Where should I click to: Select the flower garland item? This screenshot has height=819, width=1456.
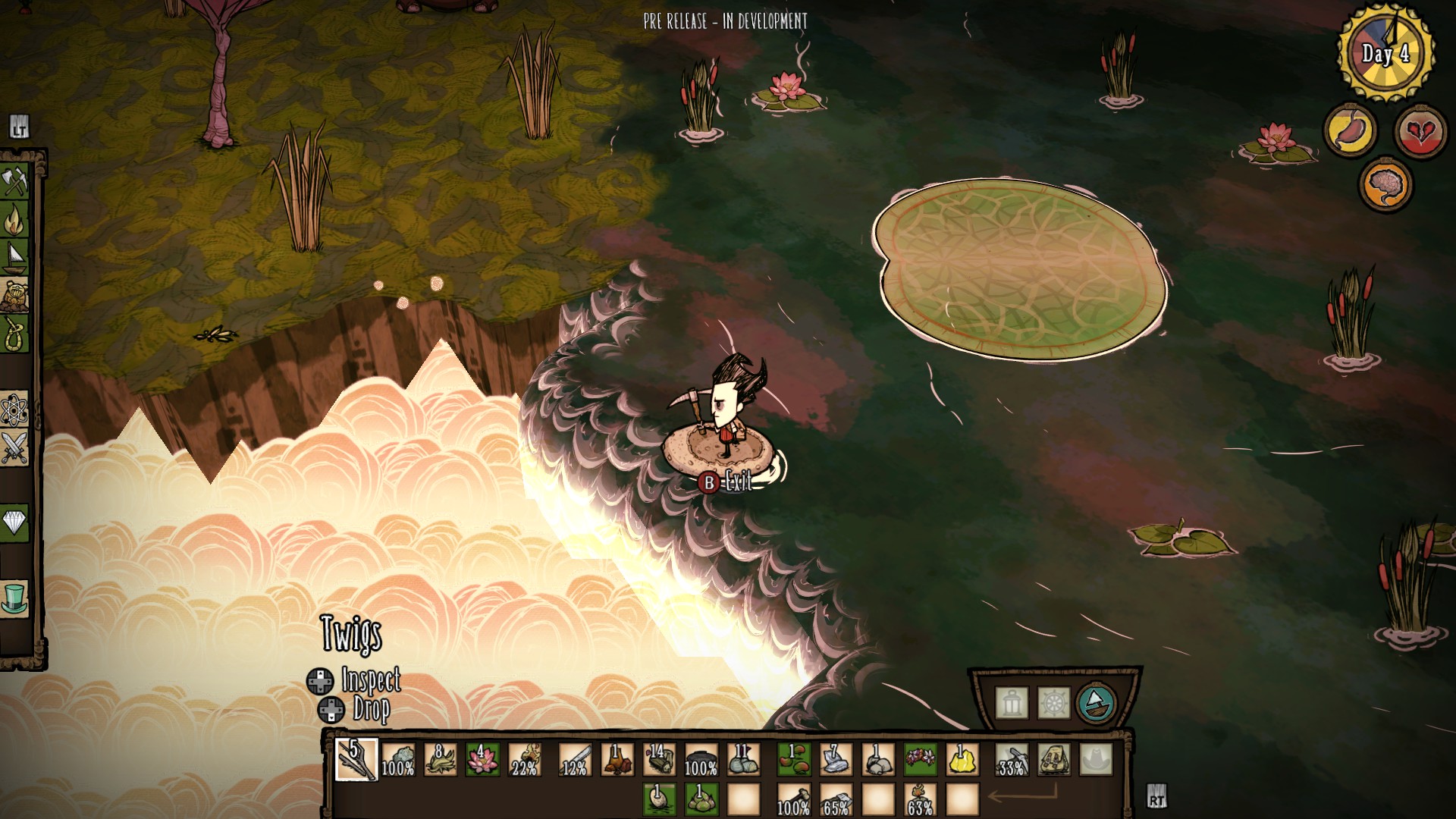[920, 758]
